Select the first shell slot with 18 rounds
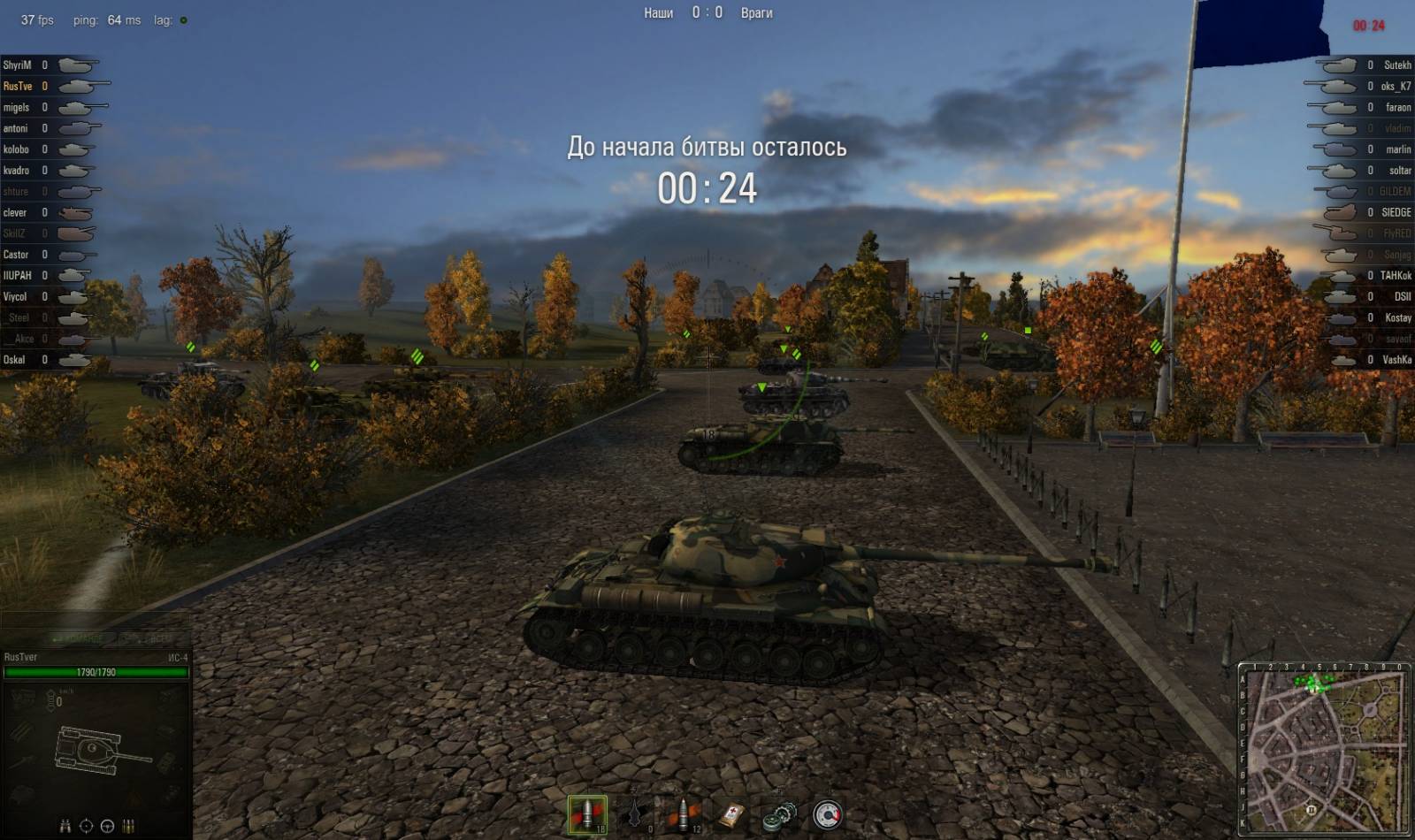 [586, 814]
